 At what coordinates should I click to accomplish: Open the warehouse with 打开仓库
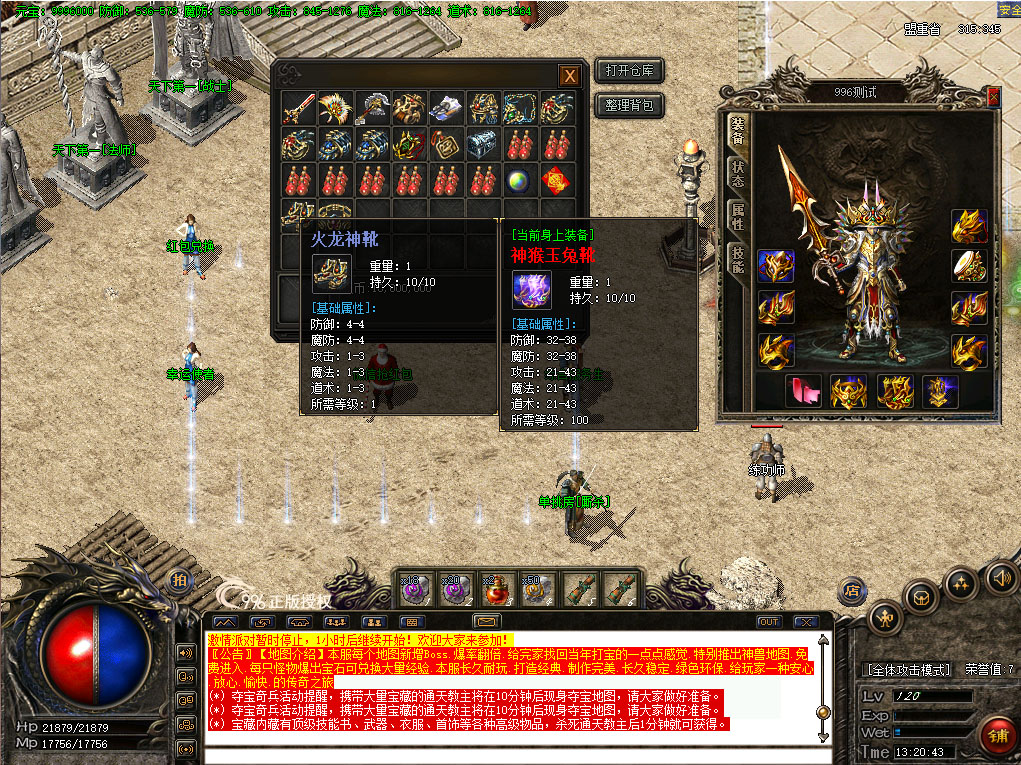point(629,71)
